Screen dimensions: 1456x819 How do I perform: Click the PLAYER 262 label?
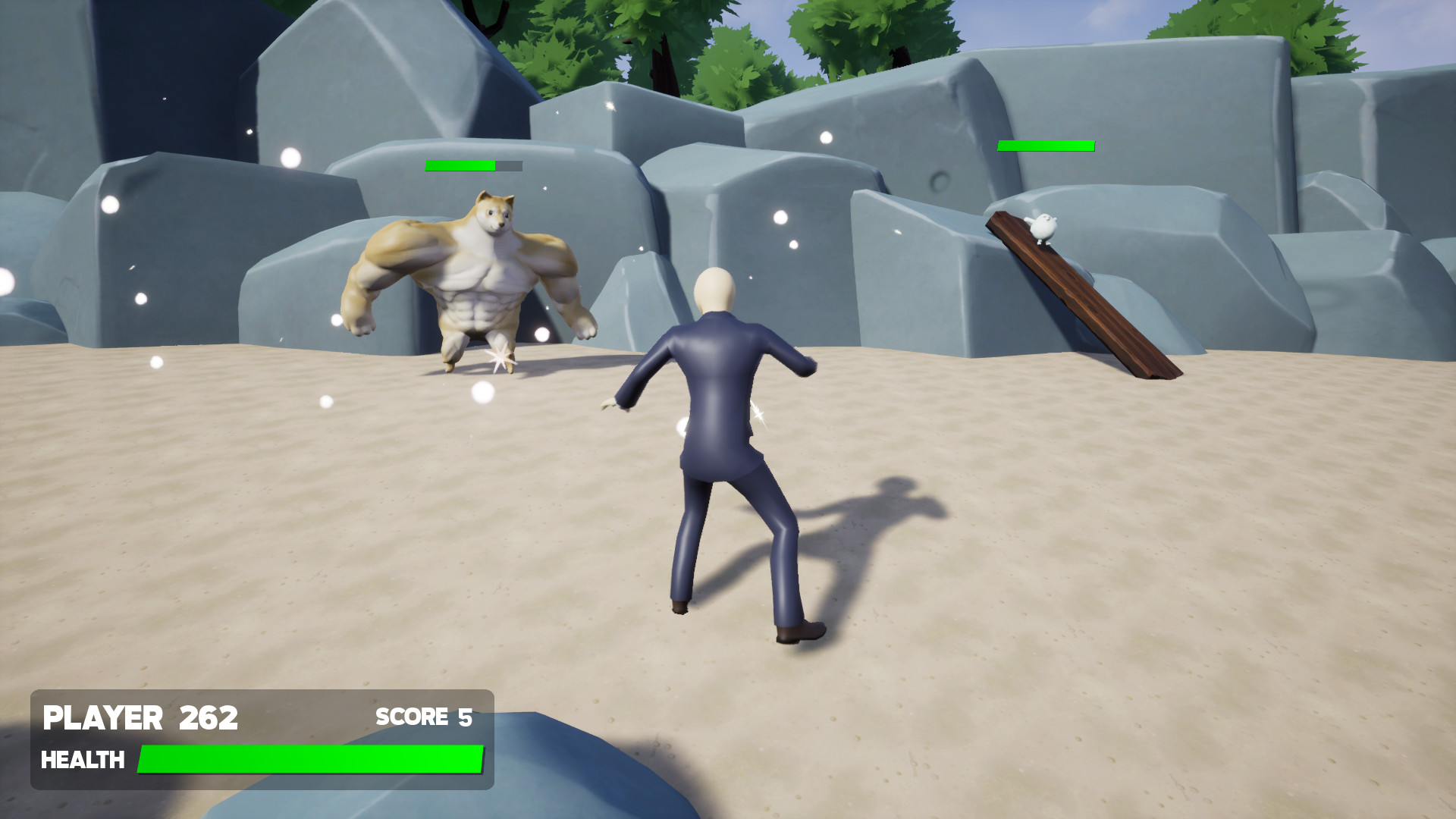click(x=140, y=717)
